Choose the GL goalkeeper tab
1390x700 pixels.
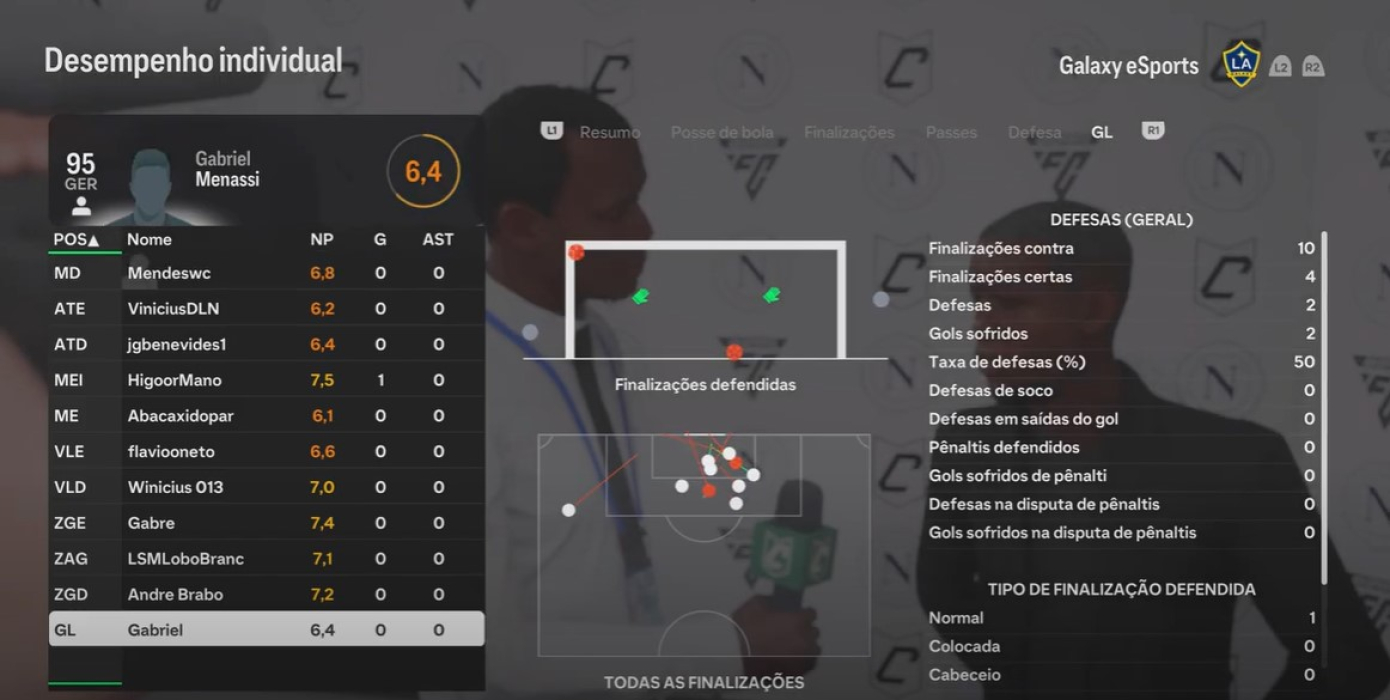[1101, 132]
